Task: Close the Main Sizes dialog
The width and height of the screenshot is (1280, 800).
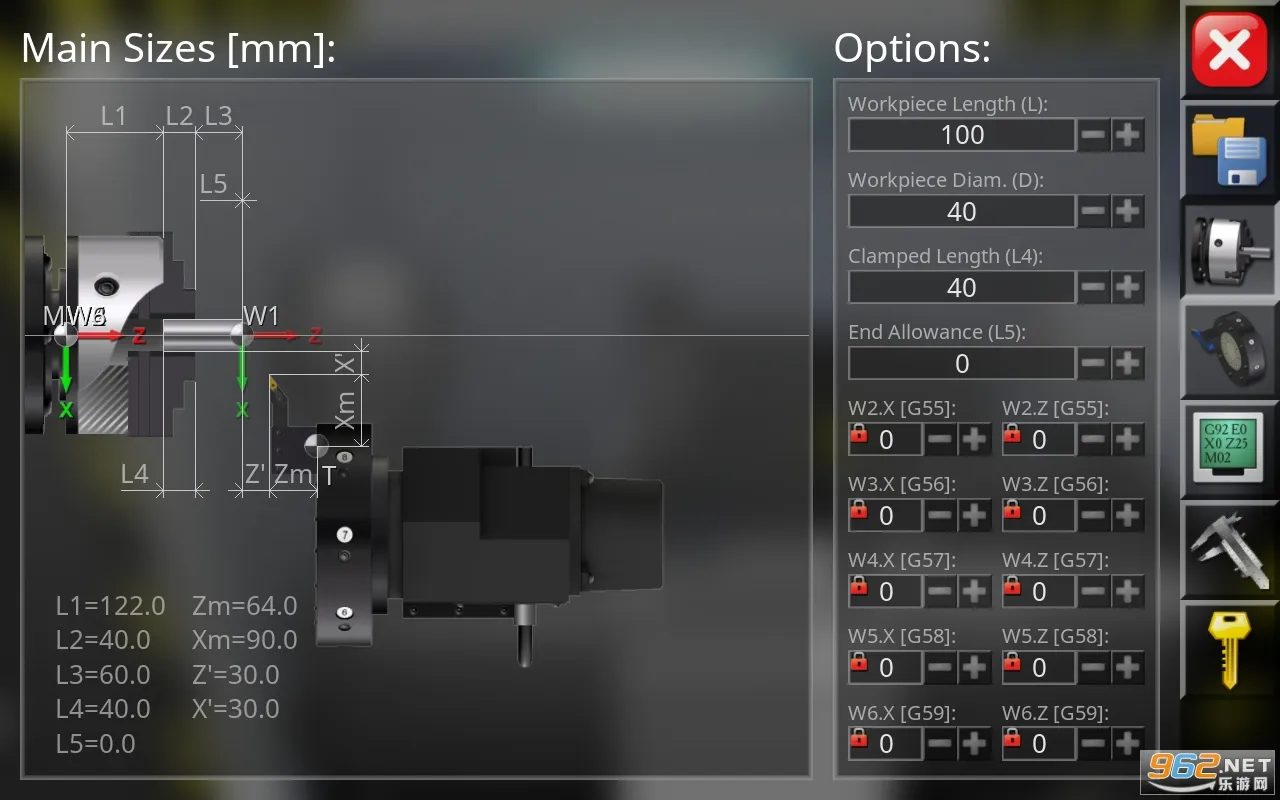Action: tap(1229, 50)
